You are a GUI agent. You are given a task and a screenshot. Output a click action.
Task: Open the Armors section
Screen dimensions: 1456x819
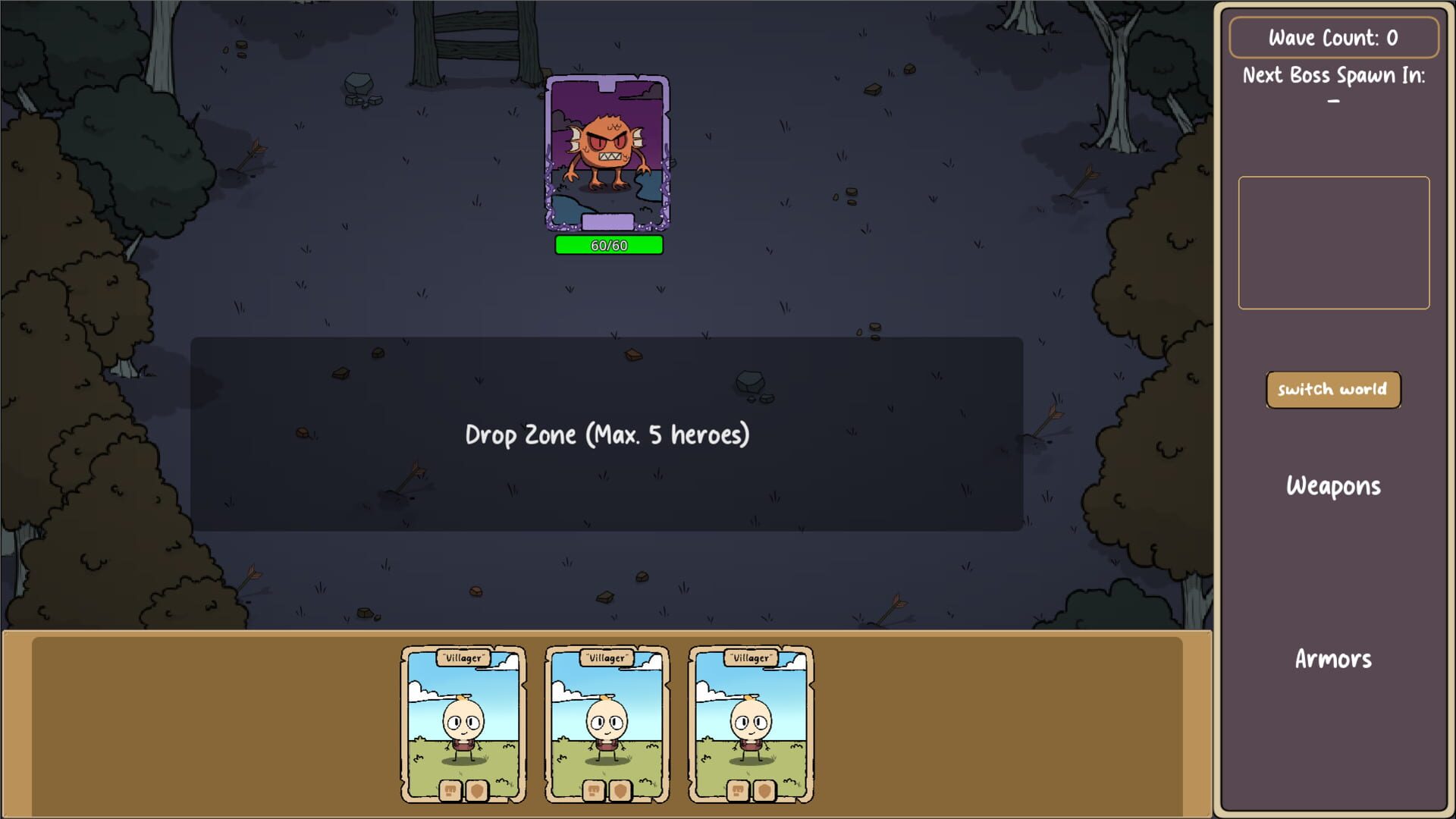pos(1333,659)
